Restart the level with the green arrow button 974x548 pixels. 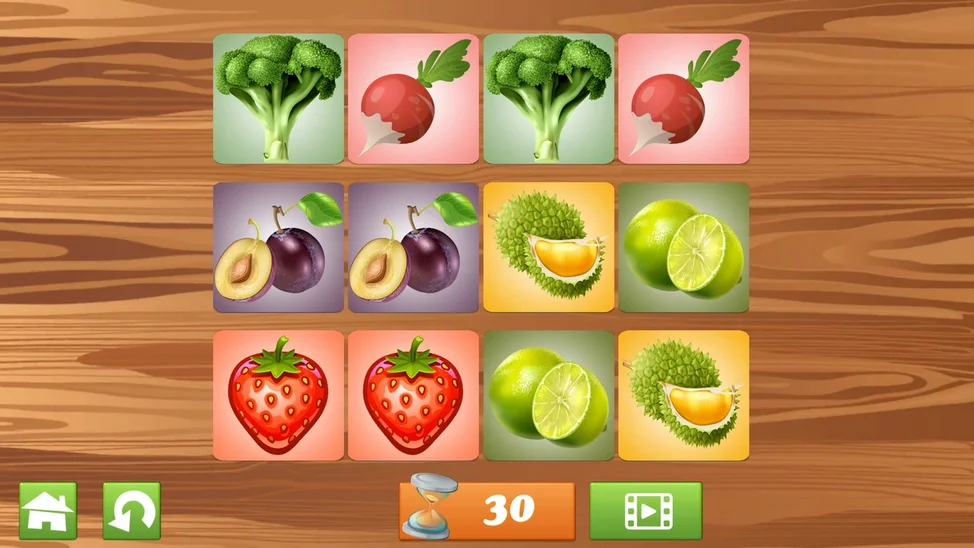(131, 511)
